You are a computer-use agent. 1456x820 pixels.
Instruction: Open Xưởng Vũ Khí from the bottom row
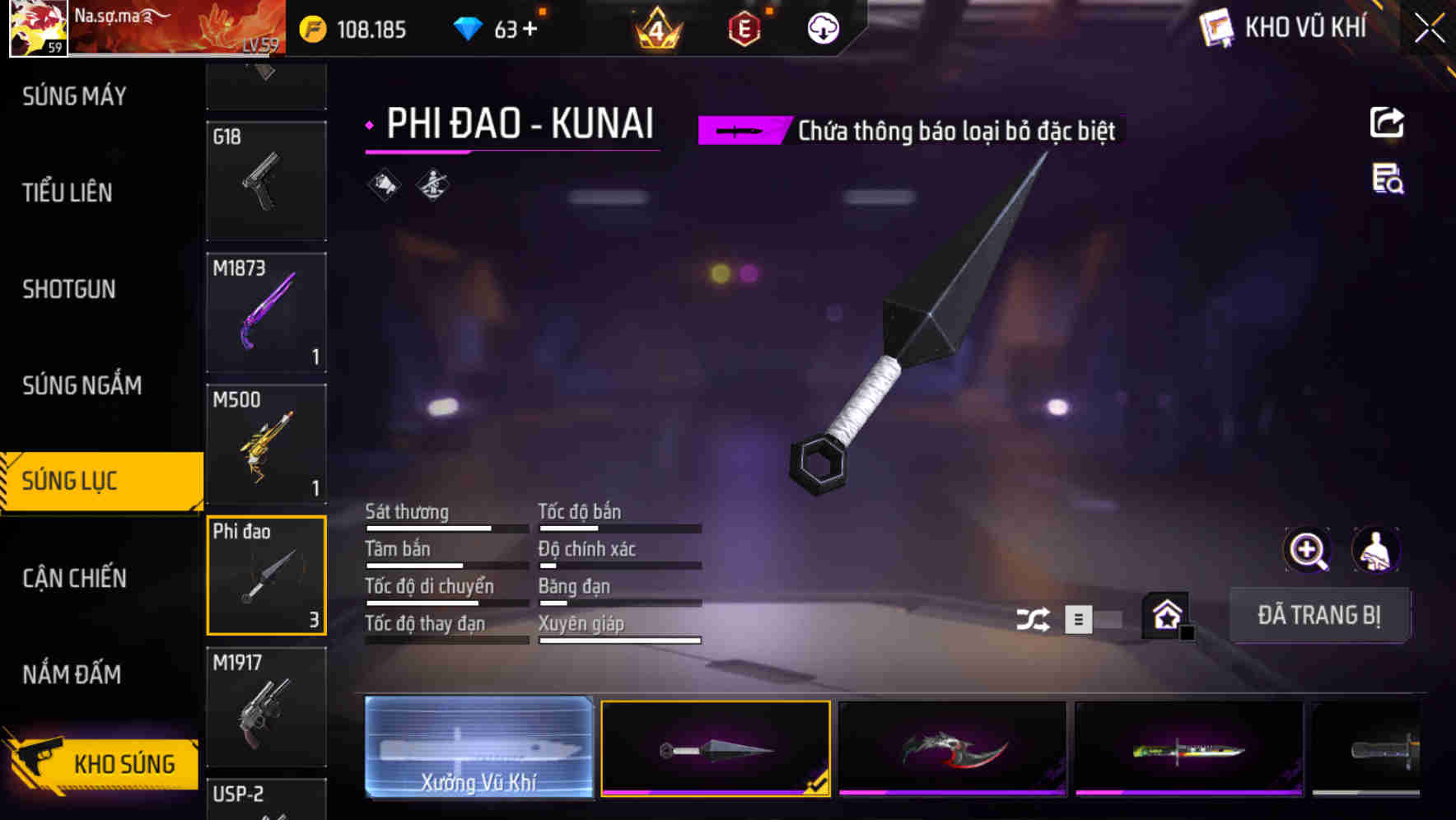coord(478,749)
